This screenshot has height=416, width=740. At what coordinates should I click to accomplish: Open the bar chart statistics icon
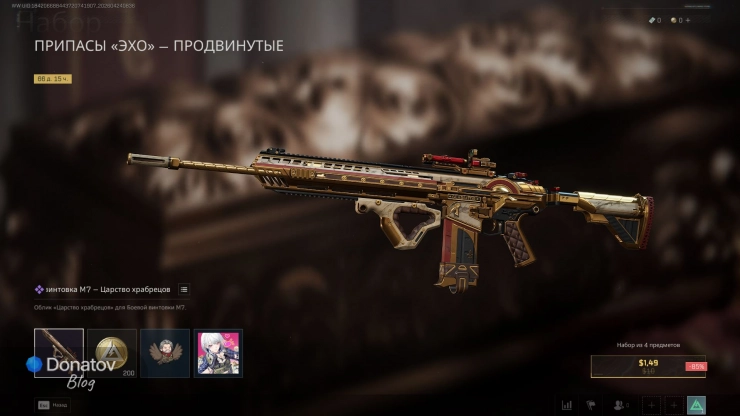567,405
